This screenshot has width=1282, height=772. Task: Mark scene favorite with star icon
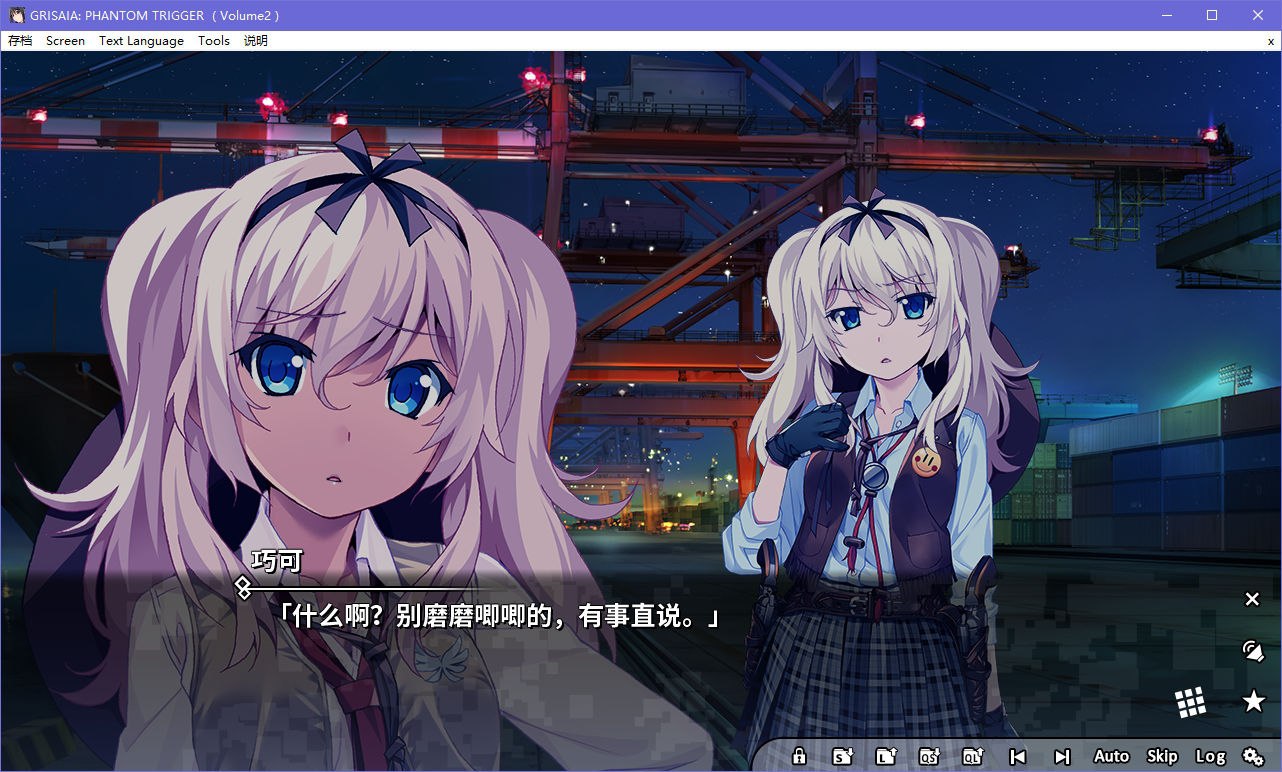[1253, 701]
